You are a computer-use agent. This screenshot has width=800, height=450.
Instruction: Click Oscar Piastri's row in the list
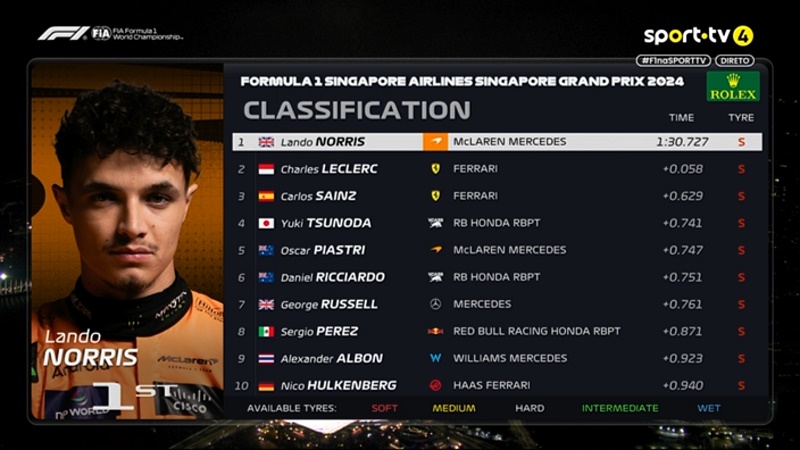[x=496, y=250]
